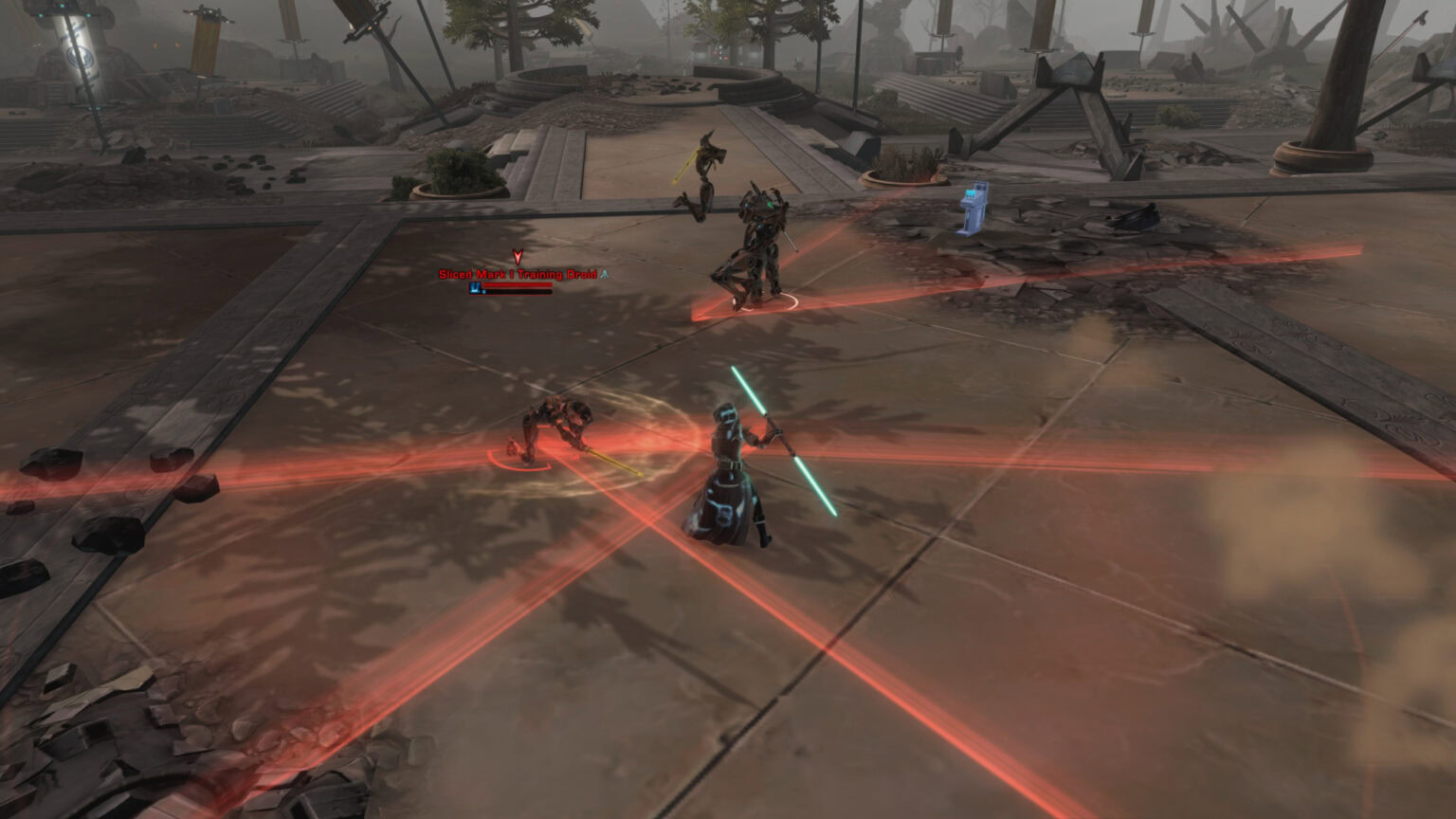Click the glowing screen of the blue terminal kiosk
The image size is (1456, 819).
pos(971,191)
